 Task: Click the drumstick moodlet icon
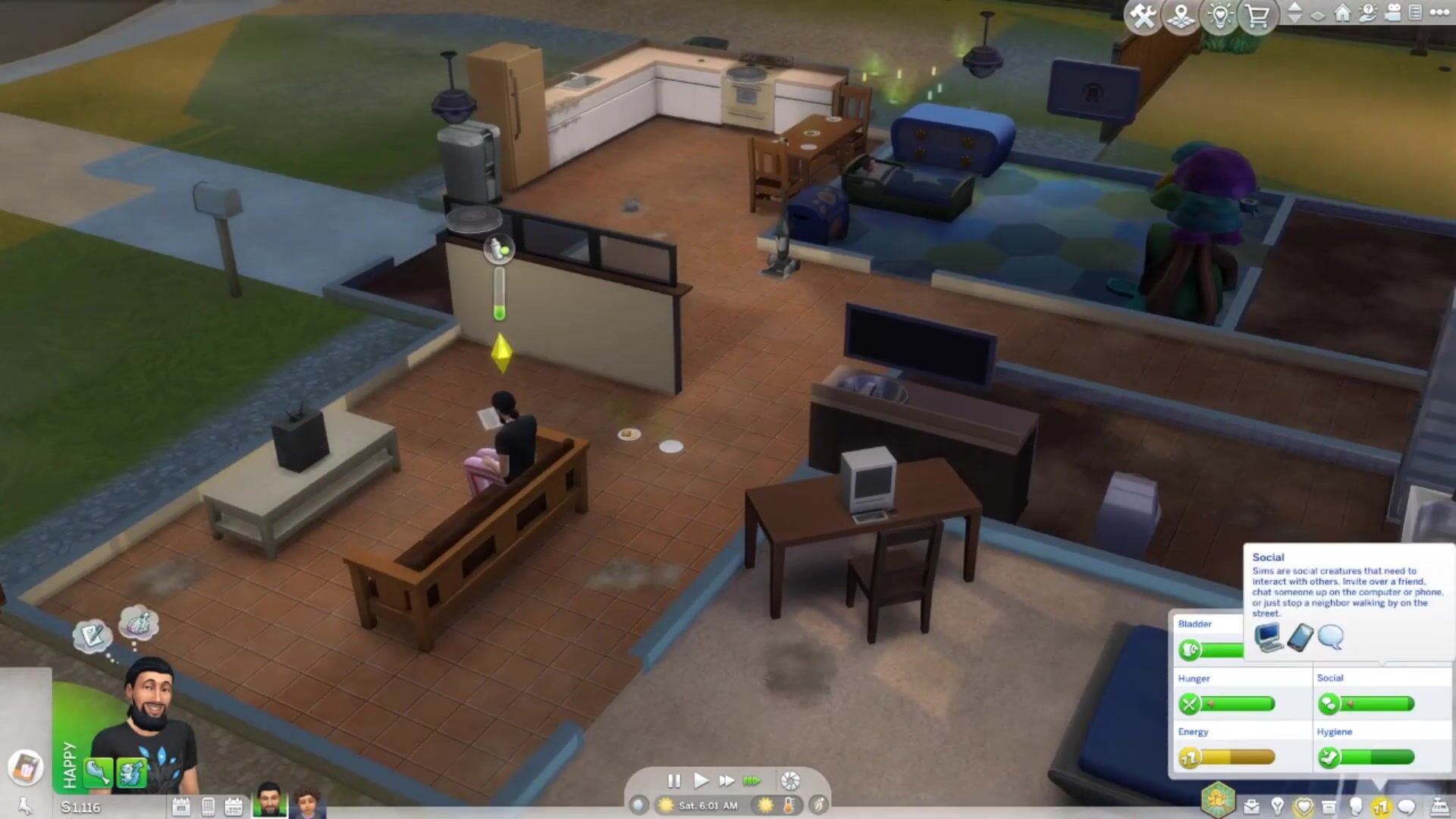coord(98,772)
